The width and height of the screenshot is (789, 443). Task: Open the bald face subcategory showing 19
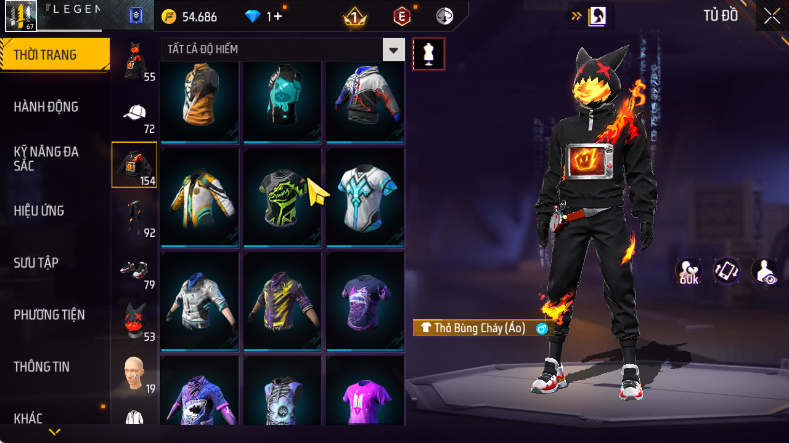coord(134,372)
